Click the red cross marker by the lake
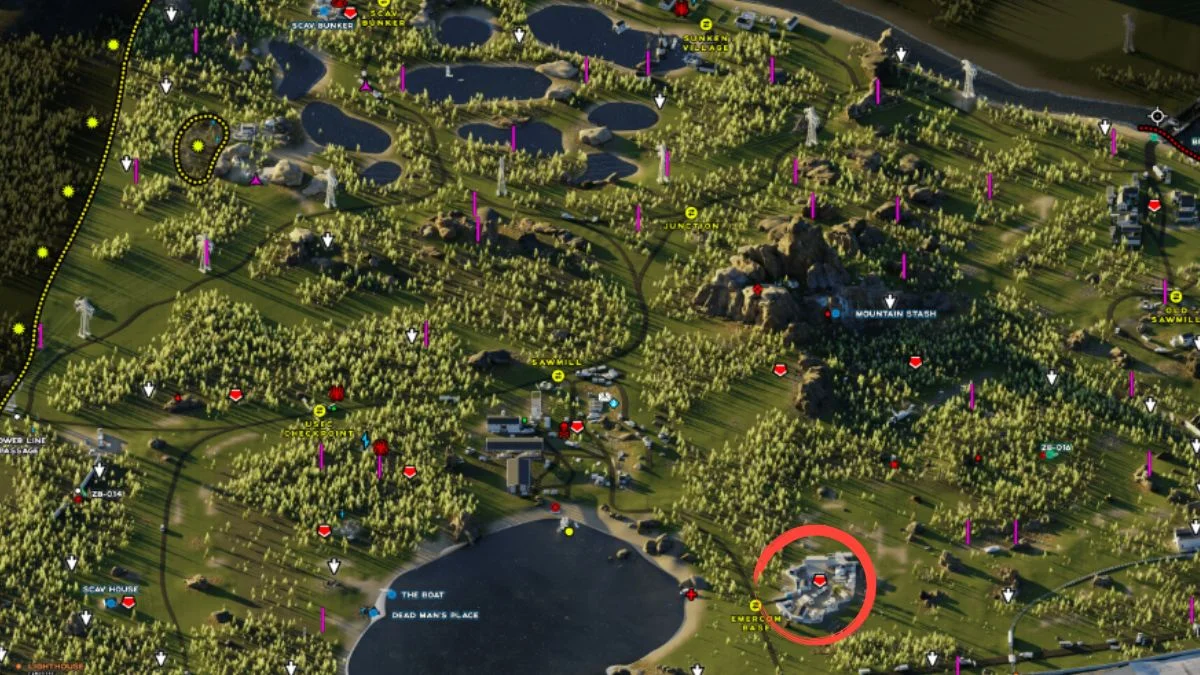 click(x=691, y=594)
